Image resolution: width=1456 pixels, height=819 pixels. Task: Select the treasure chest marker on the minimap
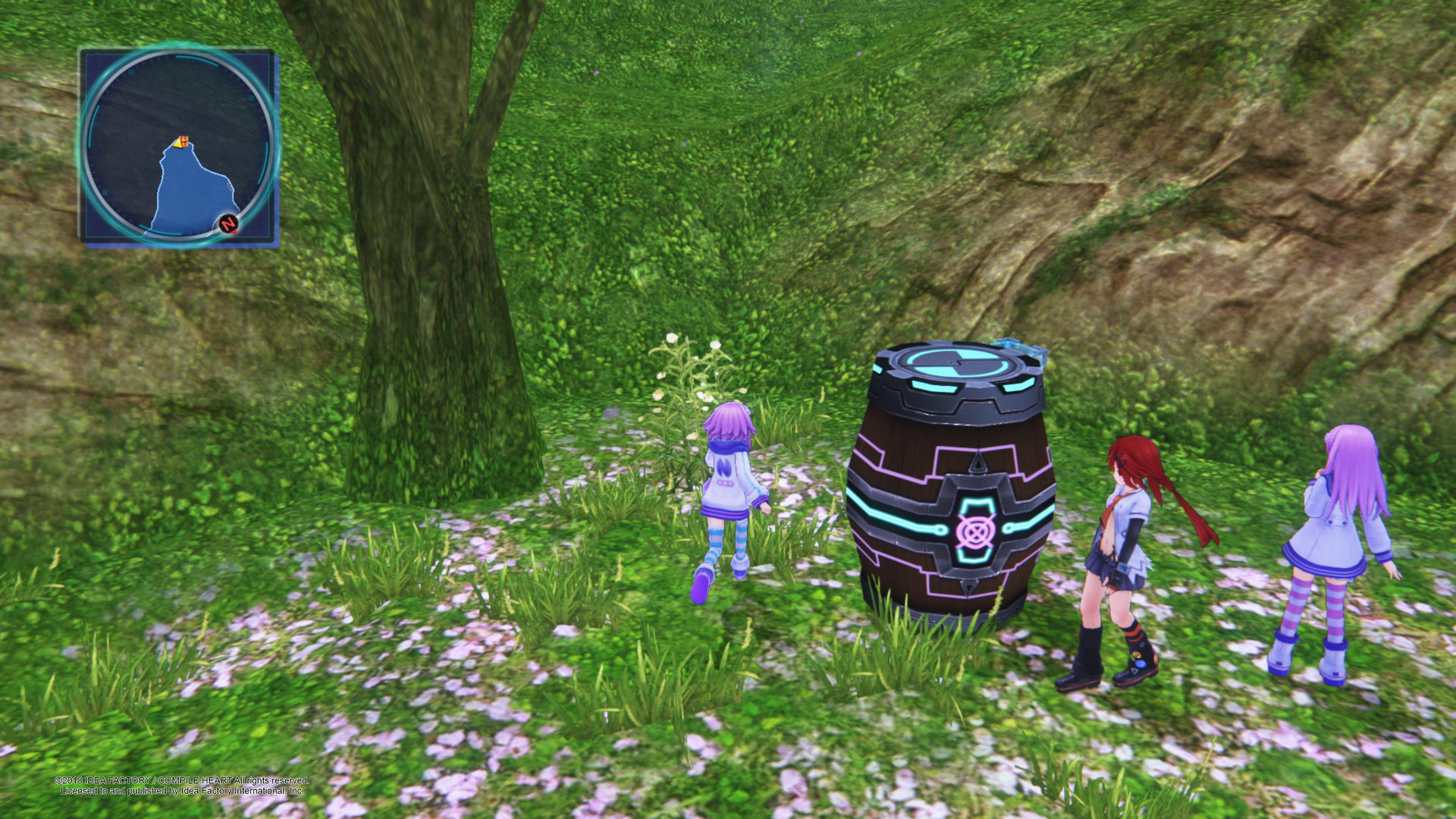(184, 140)
